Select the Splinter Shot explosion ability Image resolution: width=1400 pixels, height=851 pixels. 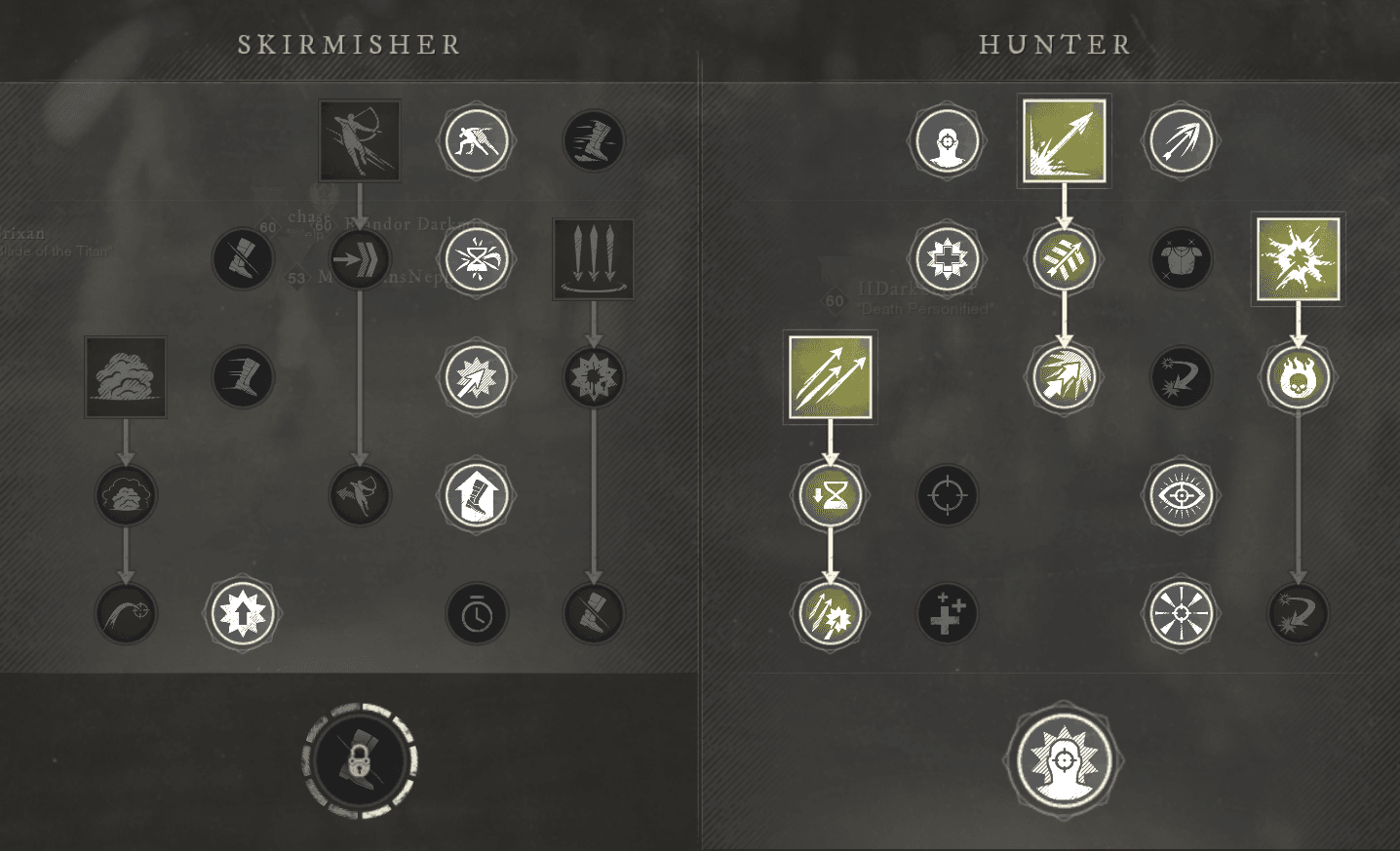click(x=1297, y=258)
